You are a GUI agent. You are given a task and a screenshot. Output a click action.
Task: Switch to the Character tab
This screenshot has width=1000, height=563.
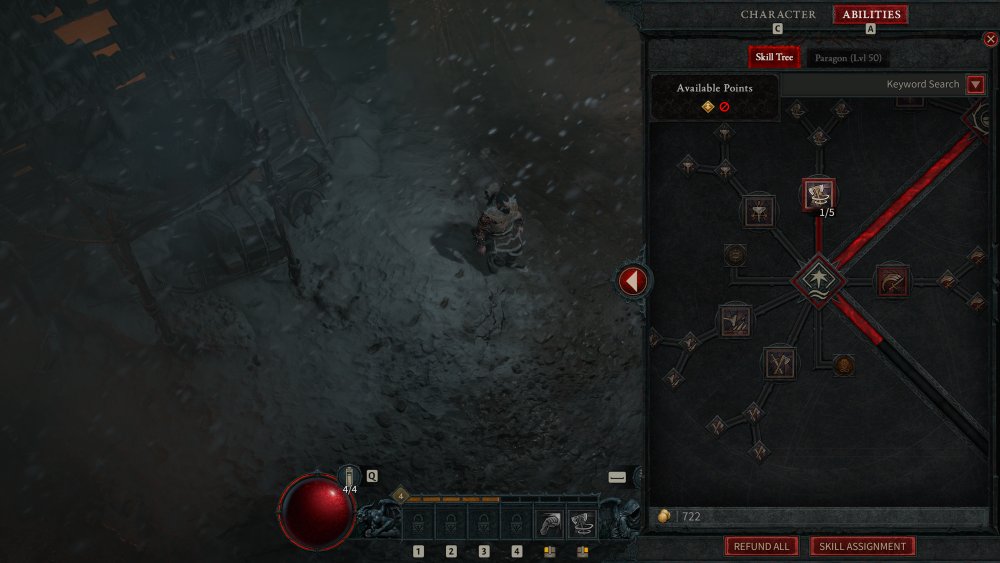(778, 14)
